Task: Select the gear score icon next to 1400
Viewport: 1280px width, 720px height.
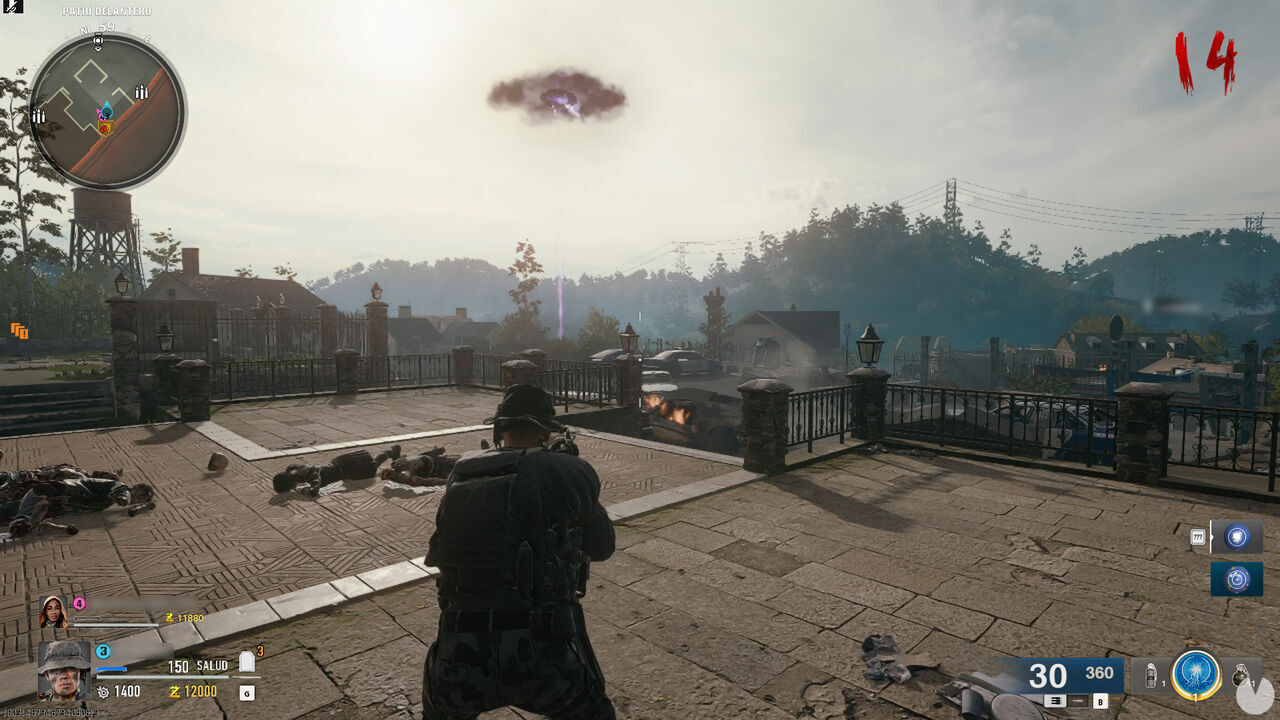Action: tap(103, 692)
